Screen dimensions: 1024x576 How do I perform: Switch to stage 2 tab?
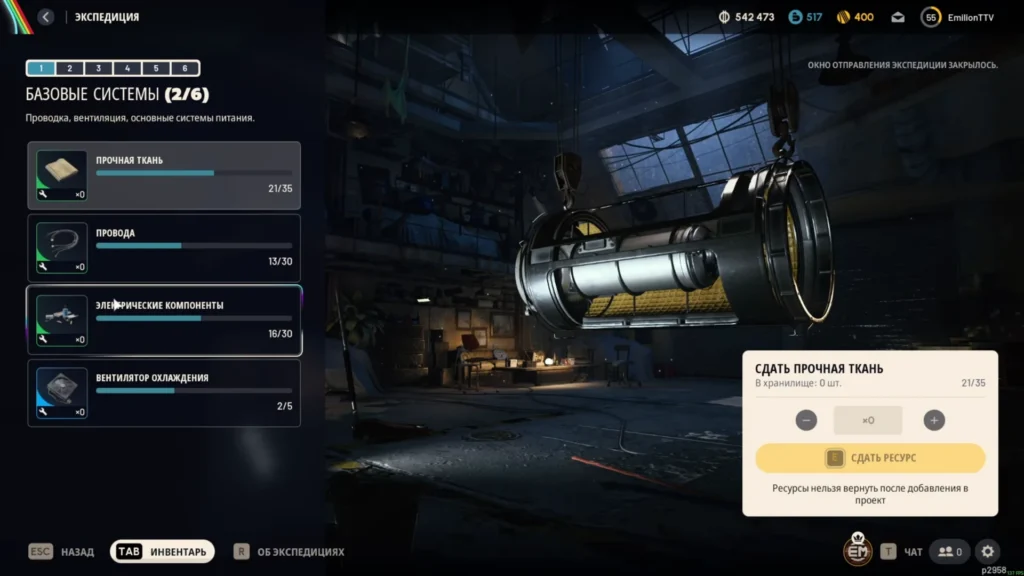(70, 69)
